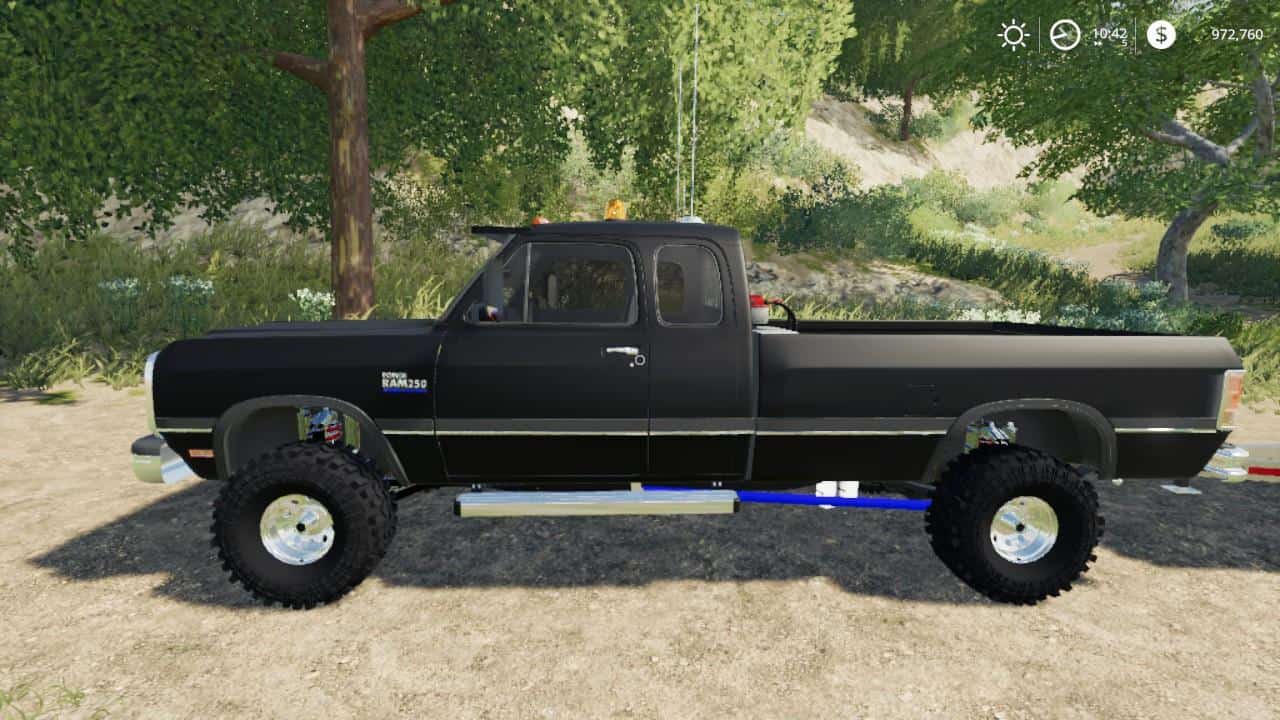Click the front wheel of the truck
1280x720 pixels.
tap(300, 527)
